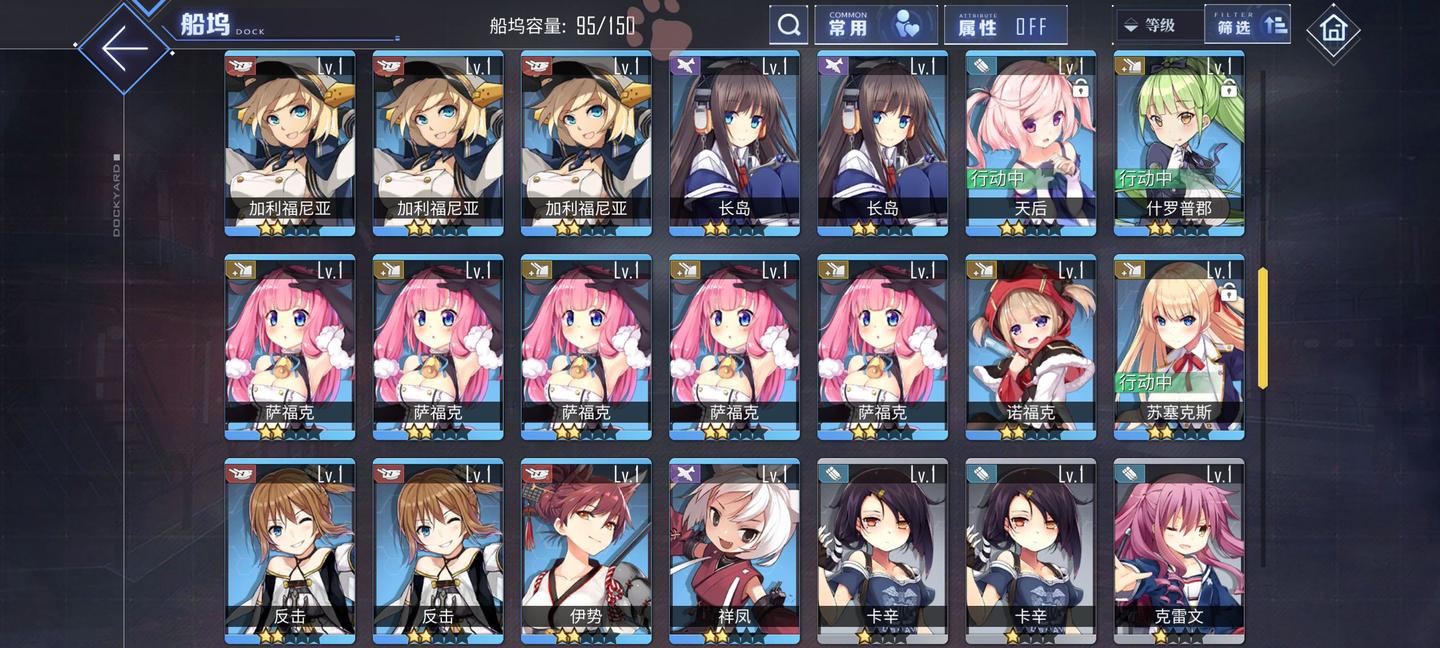
Task: Open the 筛选 filter options
Action: click(x=1249, y=25)
